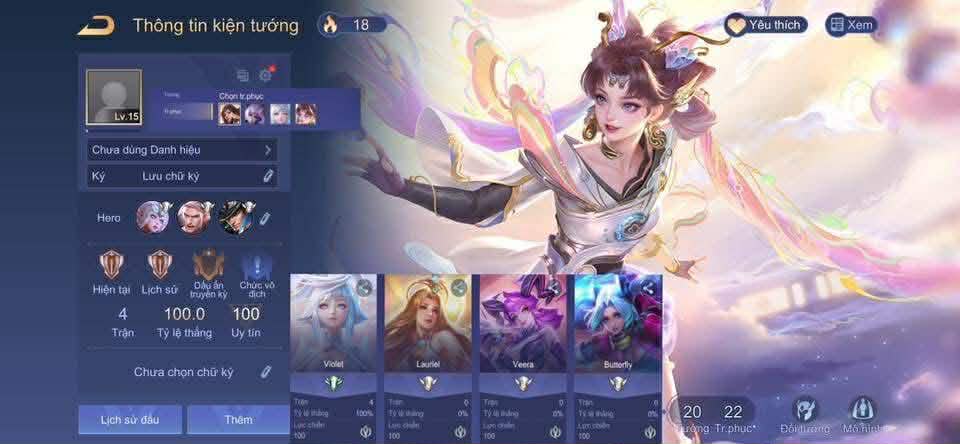This screenshot has width=960, height=444.
Task: Go back using the arrow button
Action: pos(96,25)
